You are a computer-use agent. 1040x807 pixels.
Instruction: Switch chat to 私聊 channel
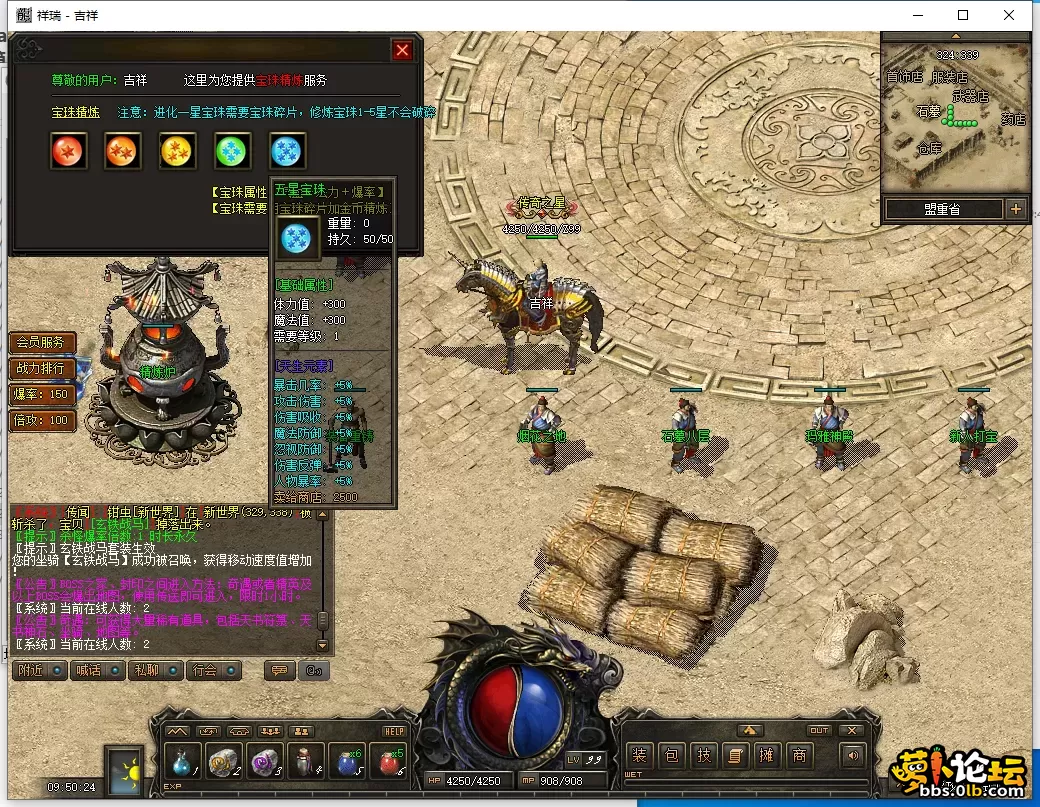[153, 670]
